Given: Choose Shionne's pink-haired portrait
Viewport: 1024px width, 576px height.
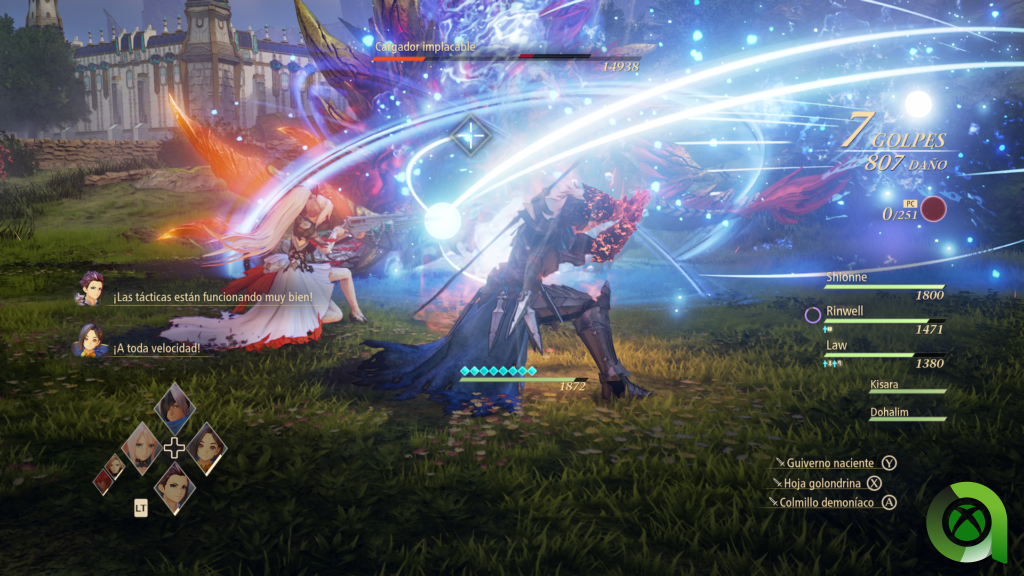Looking at the screenshot, I should click(x=142, y=447).
